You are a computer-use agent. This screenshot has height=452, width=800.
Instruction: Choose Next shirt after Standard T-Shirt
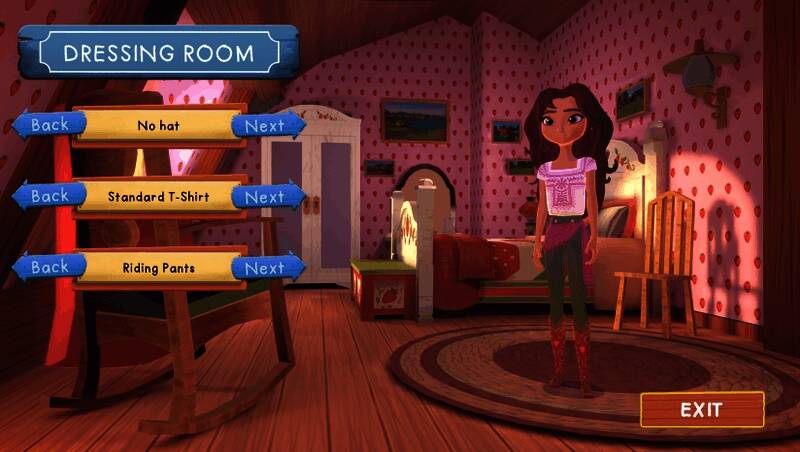point(266,197)
